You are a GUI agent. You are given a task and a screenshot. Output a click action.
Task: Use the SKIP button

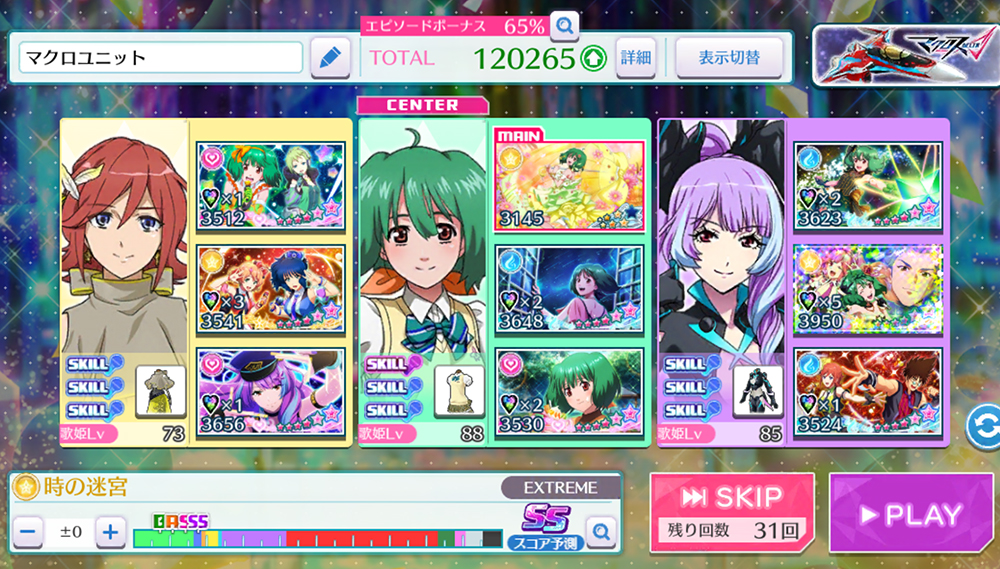pyautogui.click(x=731, y=512)
